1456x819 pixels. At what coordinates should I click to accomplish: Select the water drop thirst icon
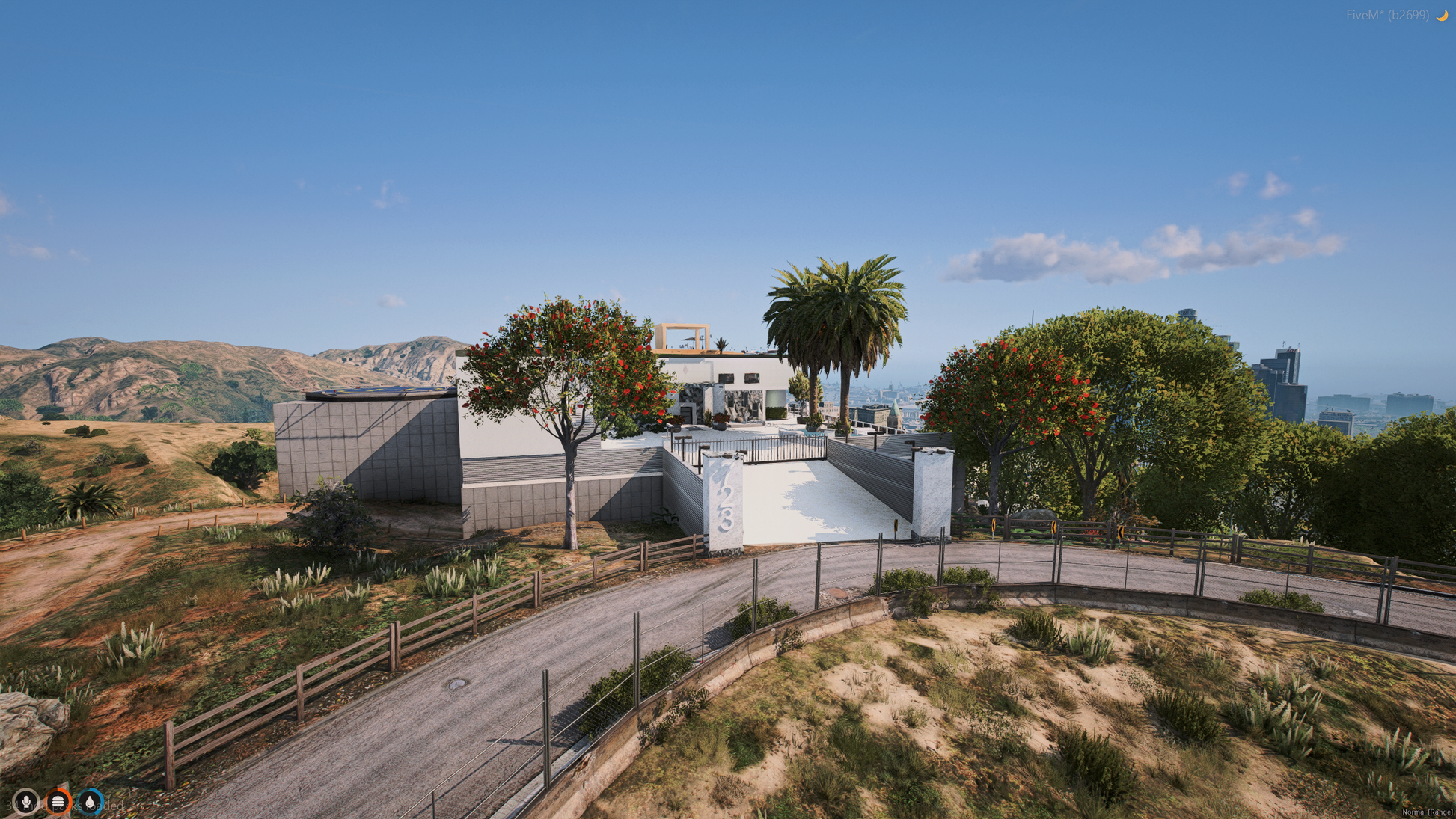[x=91, y=802]
